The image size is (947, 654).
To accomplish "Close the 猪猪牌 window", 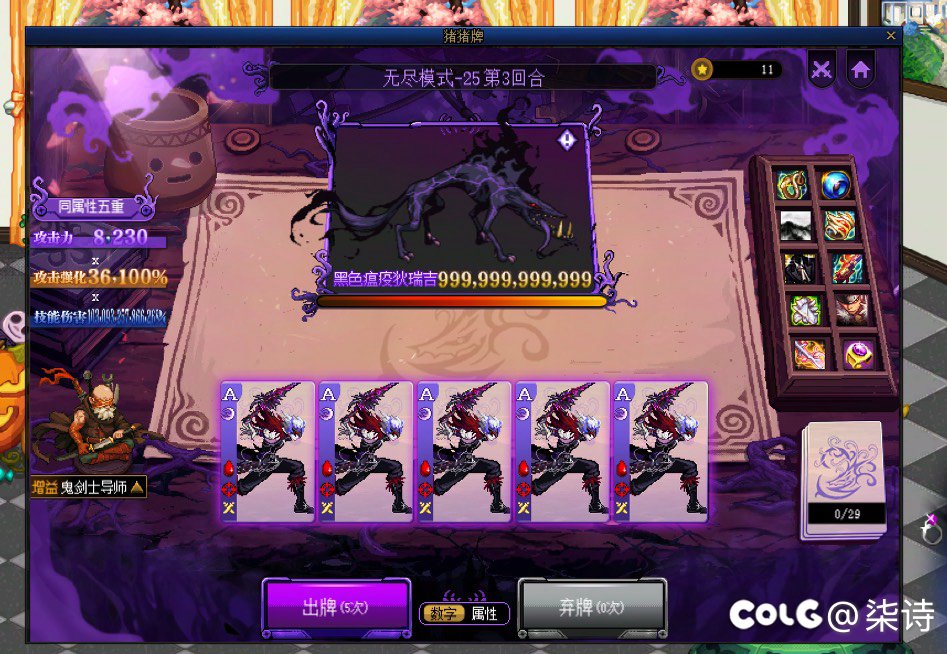I will click(891, 36).
